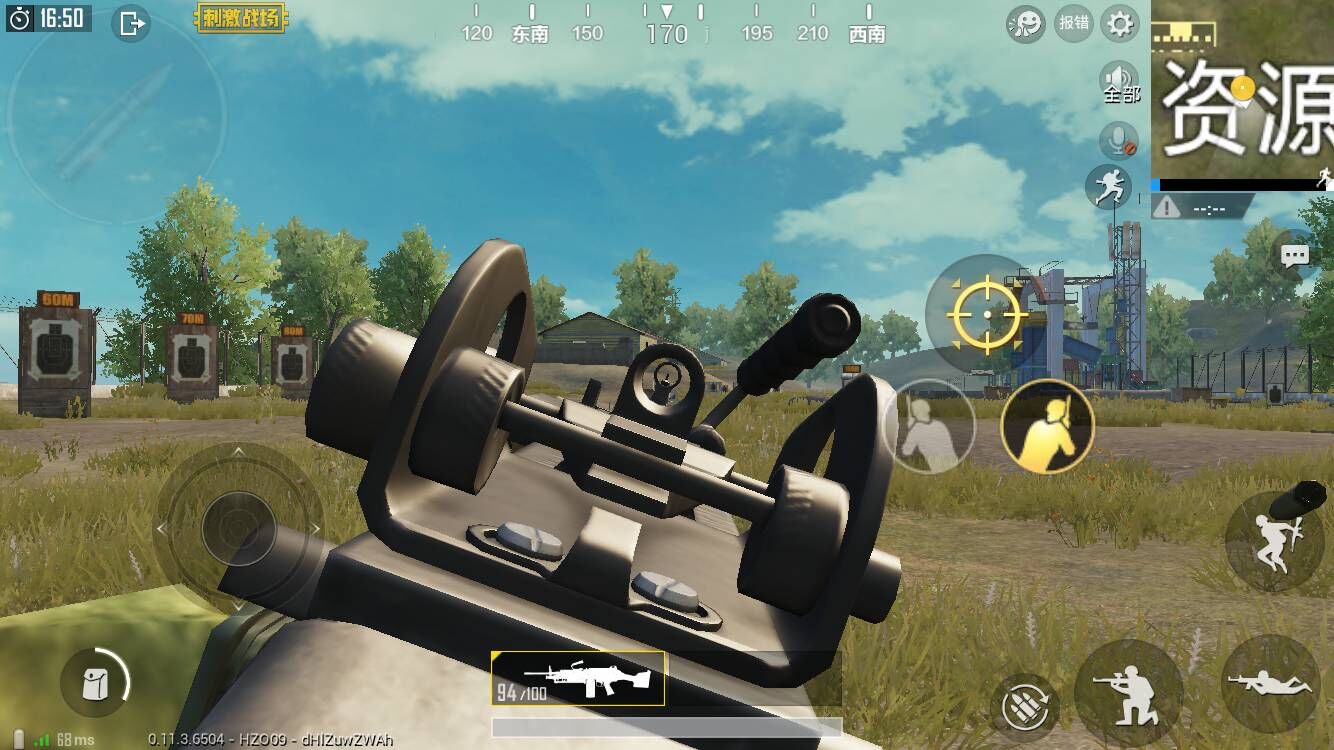
Task: Toggle the auto-sprint running man icon
Action: 1109,187
